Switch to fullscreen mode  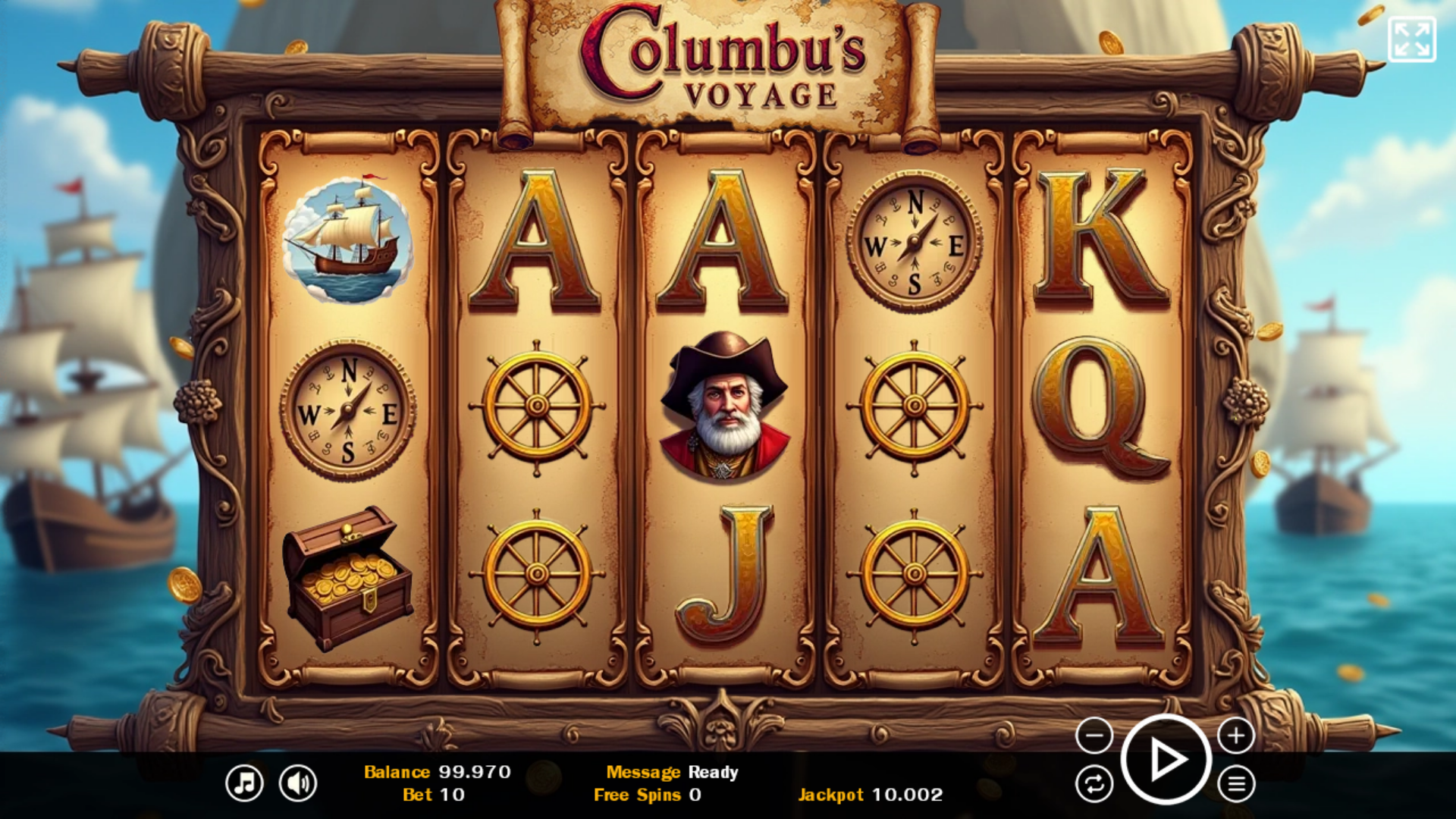[1411, 39]
